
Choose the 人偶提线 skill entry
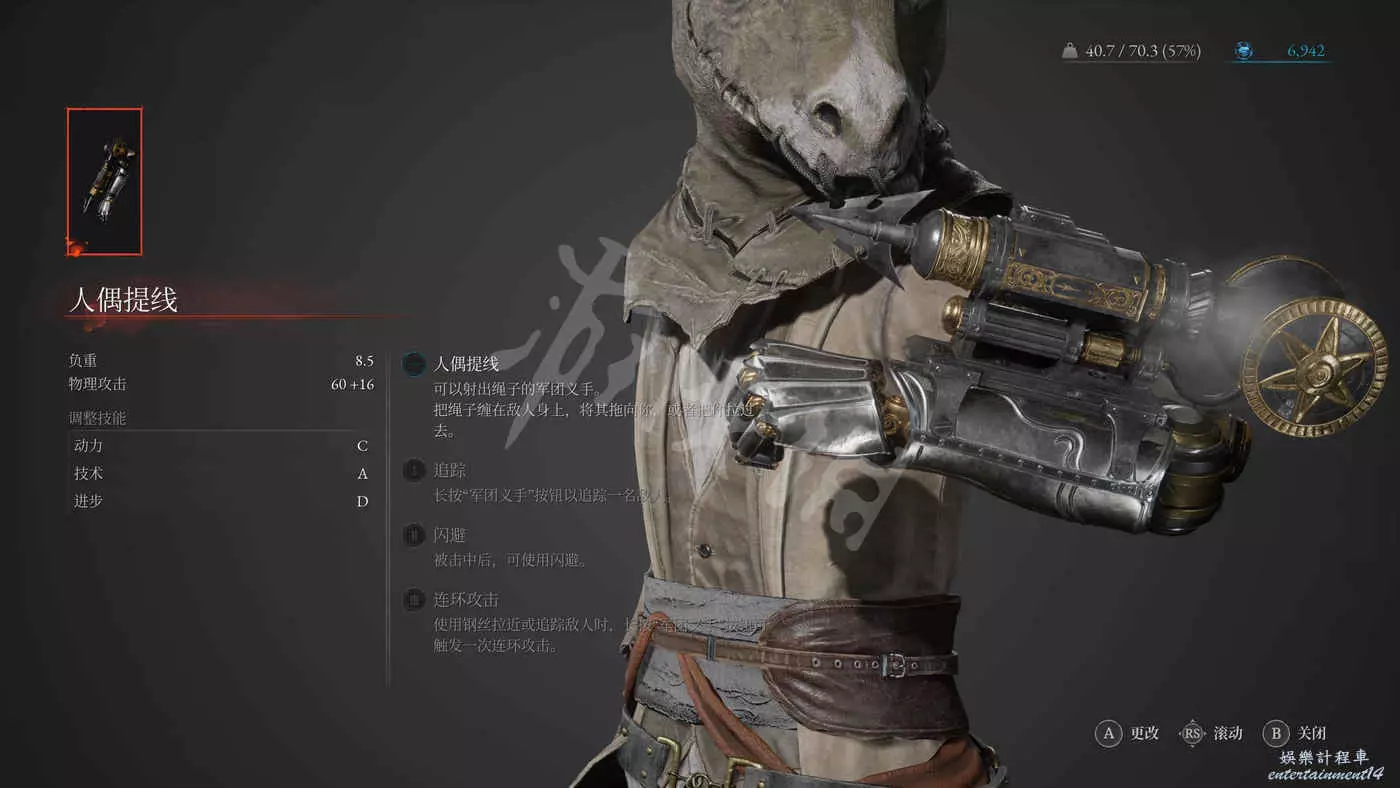(x=465, y=364)
